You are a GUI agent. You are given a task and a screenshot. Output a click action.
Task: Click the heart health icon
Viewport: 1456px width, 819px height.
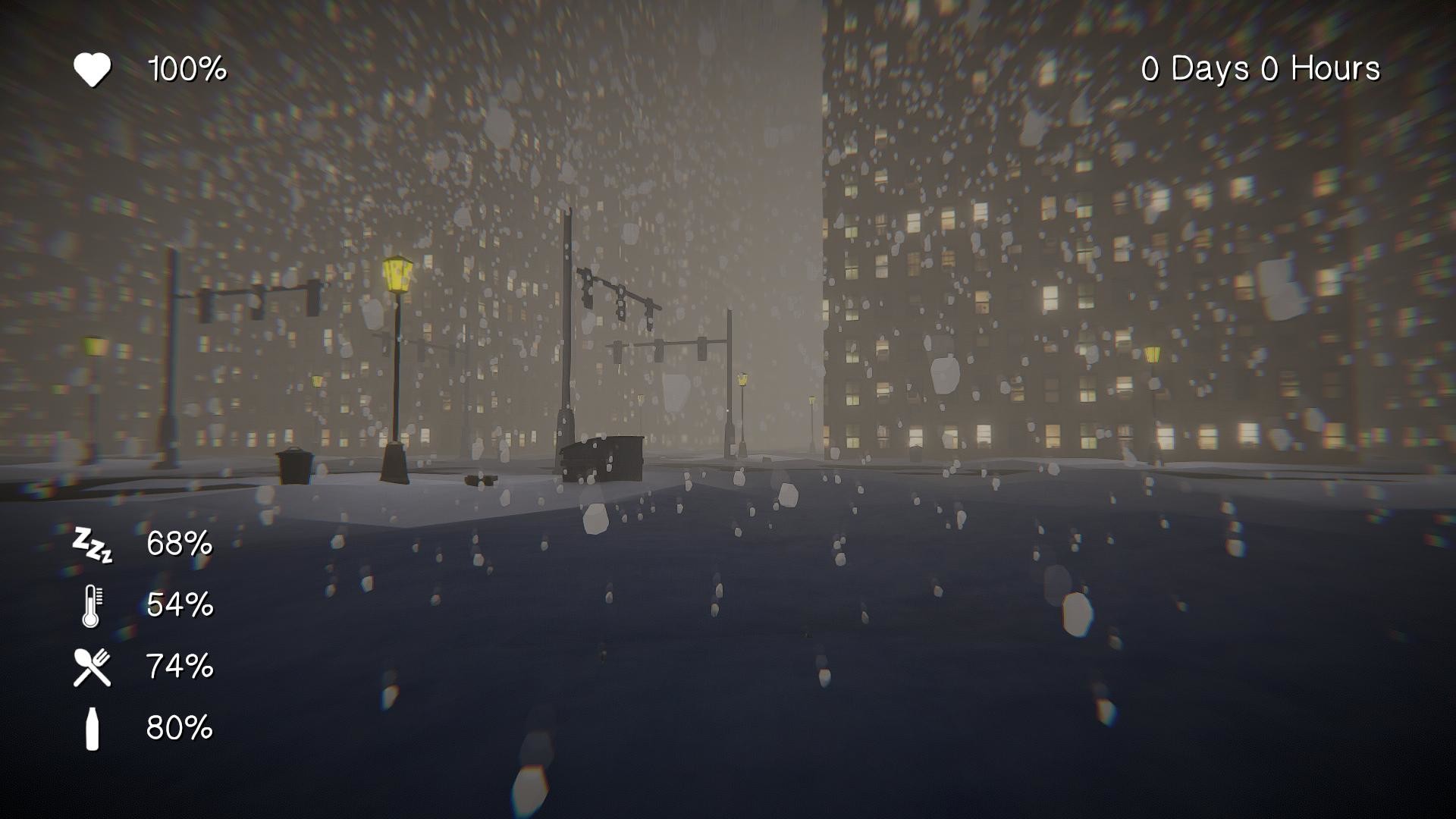coord(93,68)
